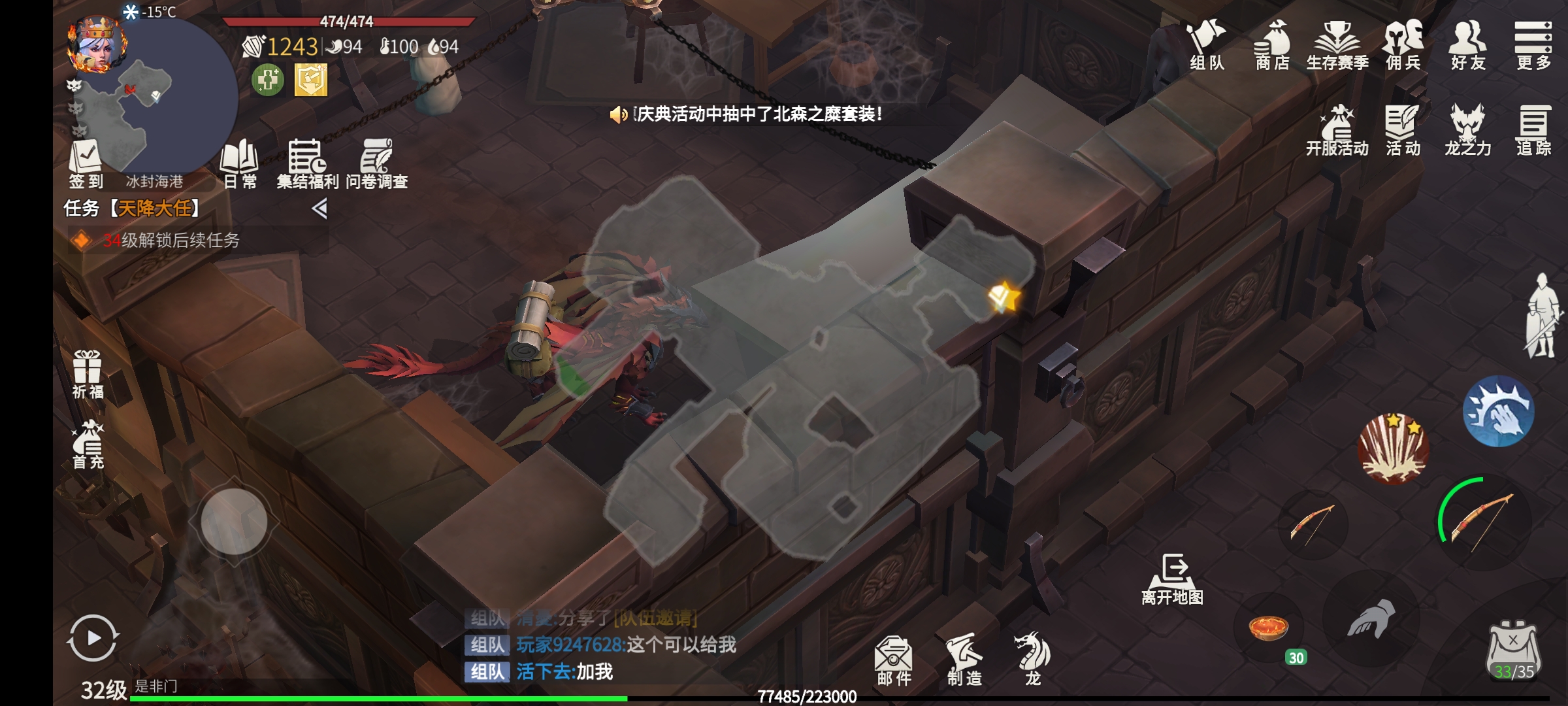Collapse the quest tracker with the arrow
1568x706 pixels.
tap(319, 209)
